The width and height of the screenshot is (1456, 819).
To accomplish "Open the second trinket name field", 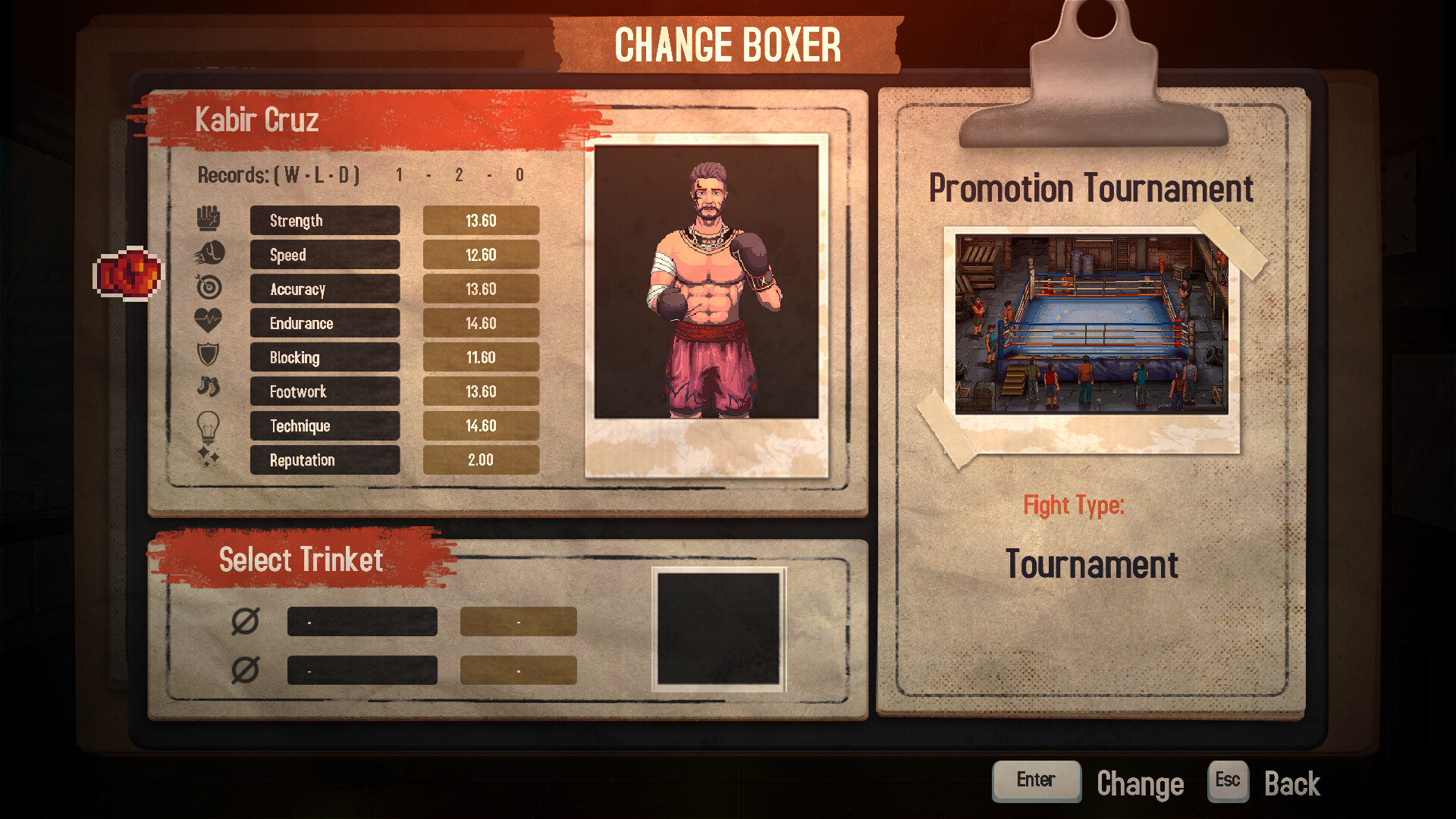I will (x=362, y=669).
